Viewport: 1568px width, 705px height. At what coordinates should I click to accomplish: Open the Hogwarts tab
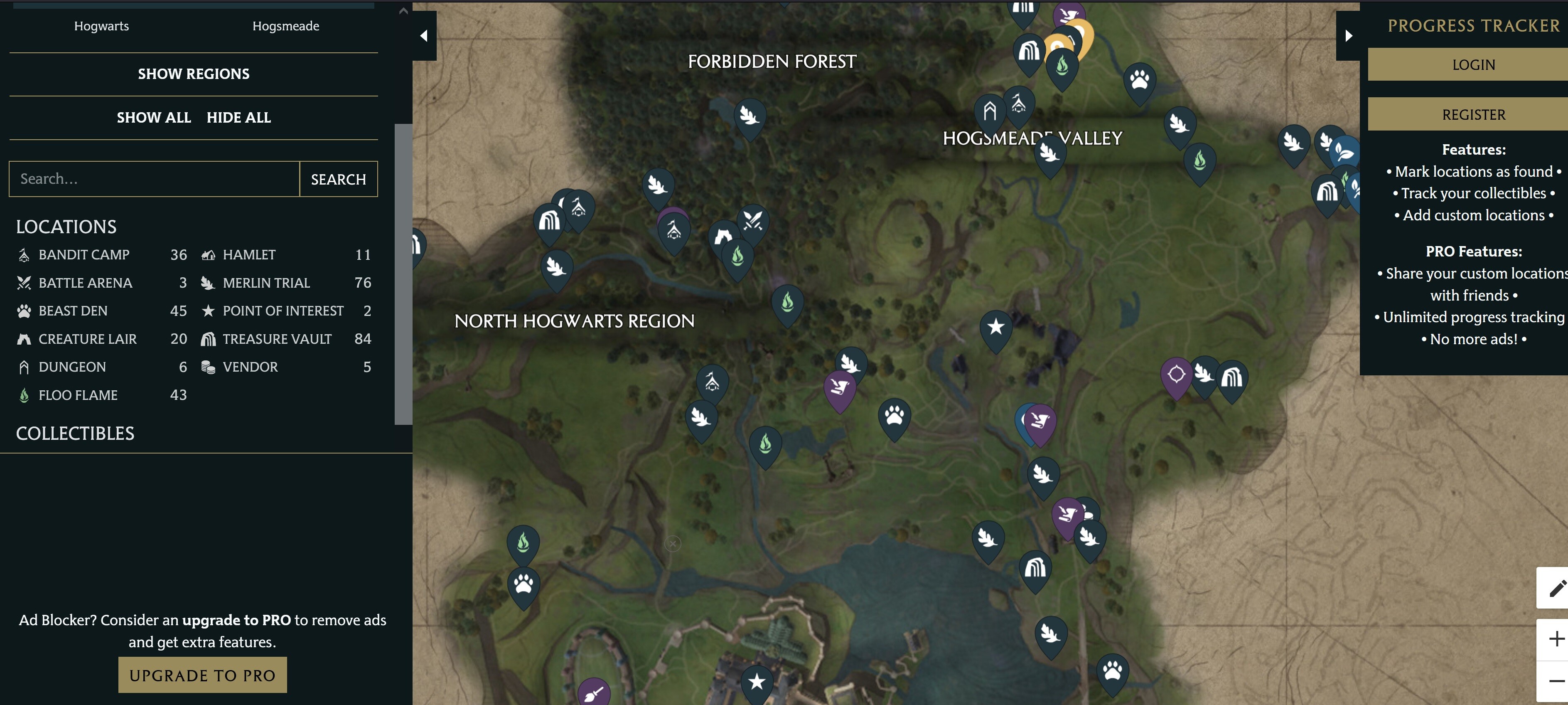point(101,26)
